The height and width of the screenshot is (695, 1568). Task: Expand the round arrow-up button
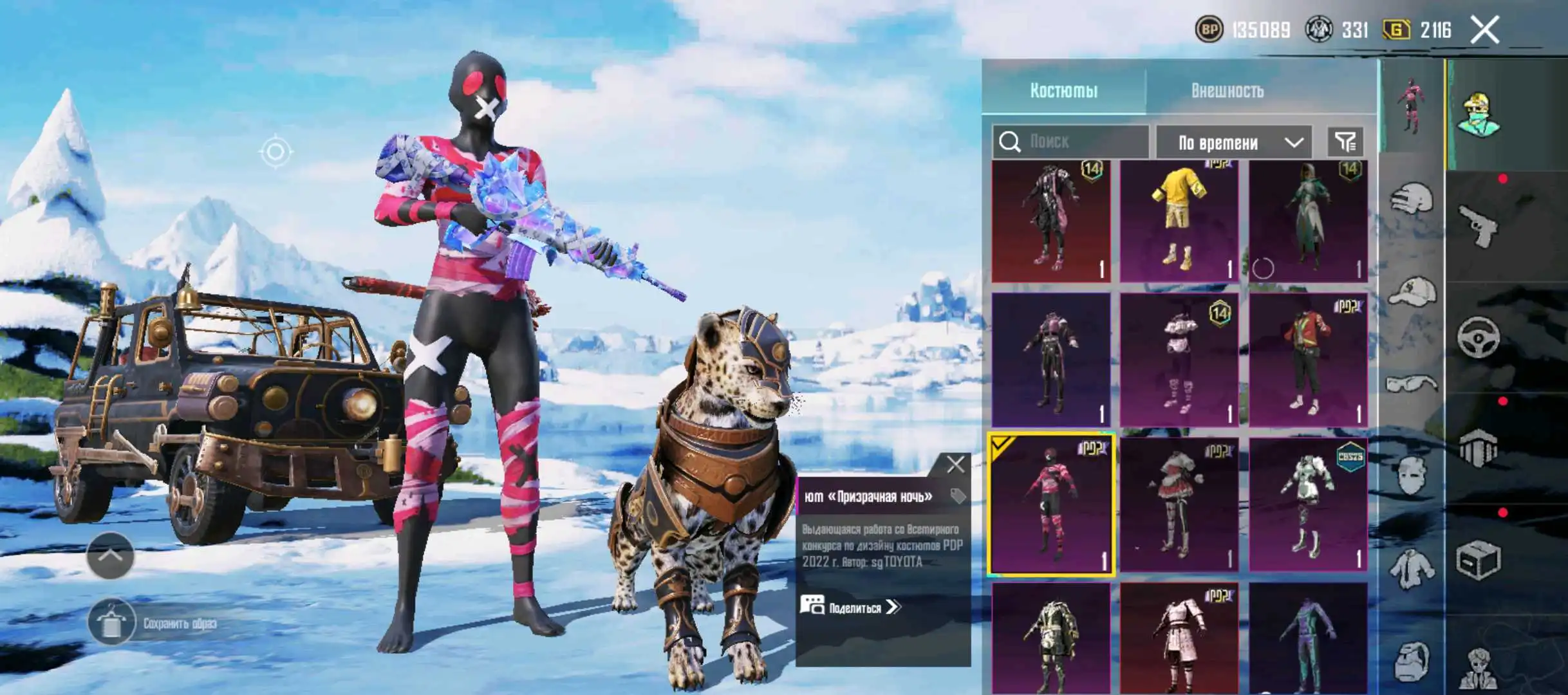pos(110,555)
